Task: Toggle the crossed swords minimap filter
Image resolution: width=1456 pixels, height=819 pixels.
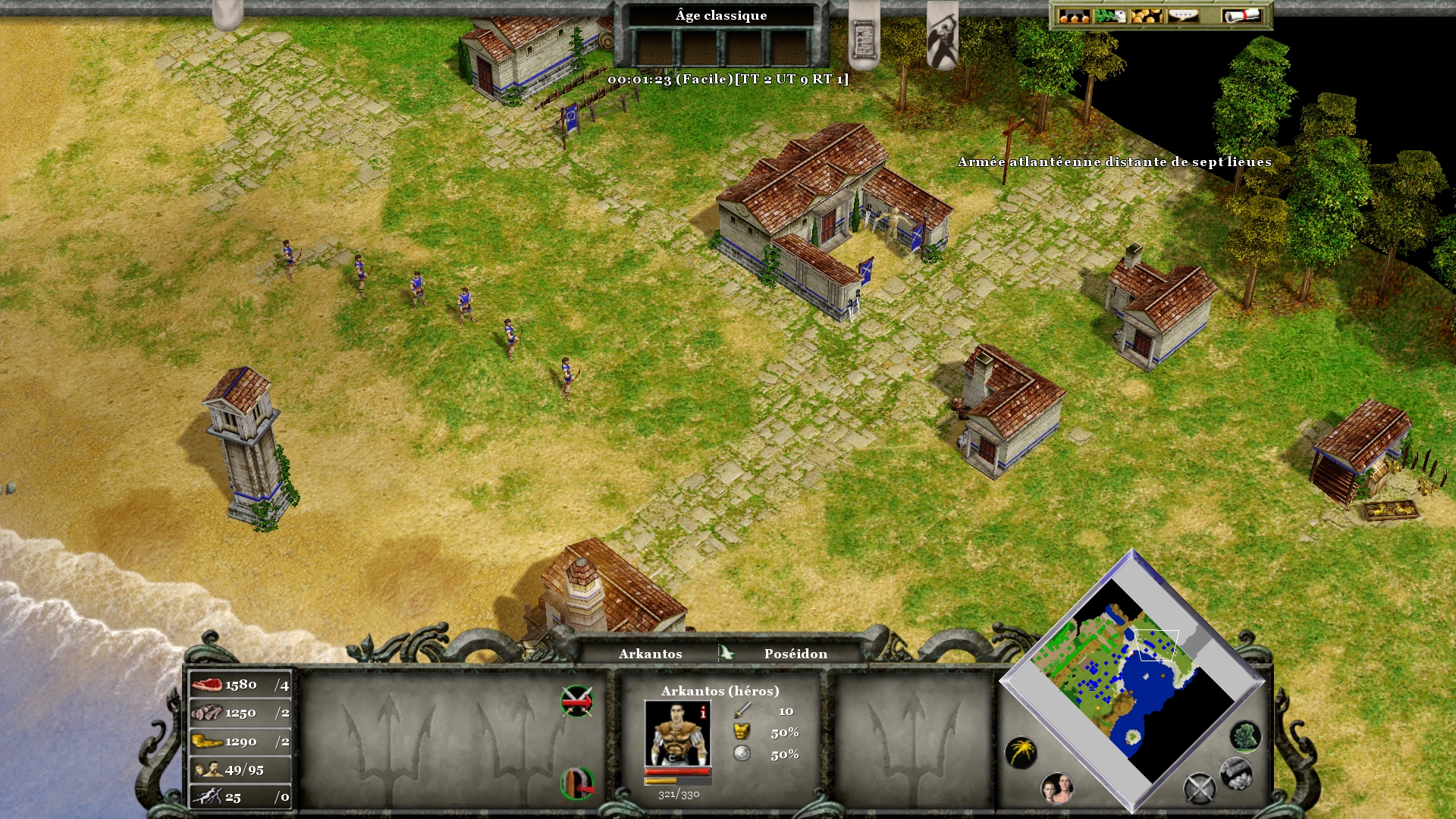Action: pyautogui.click(x=1200, y=788)
